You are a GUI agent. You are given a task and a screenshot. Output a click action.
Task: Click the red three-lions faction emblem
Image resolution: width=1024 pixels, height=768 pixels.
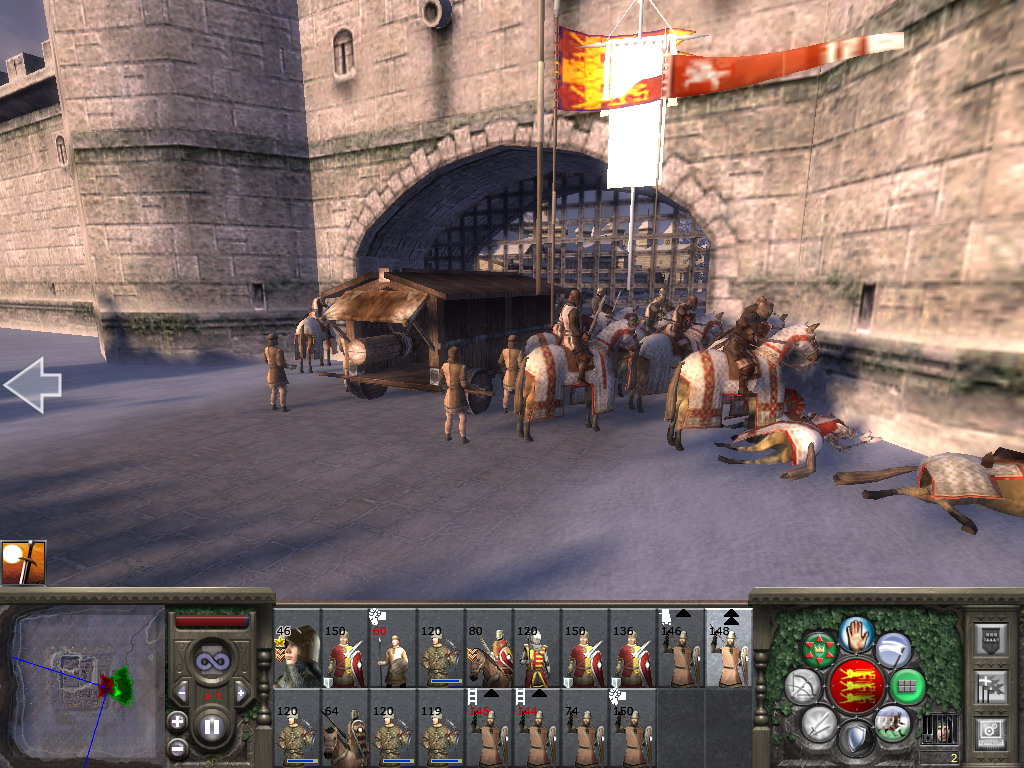click(856, 685)
